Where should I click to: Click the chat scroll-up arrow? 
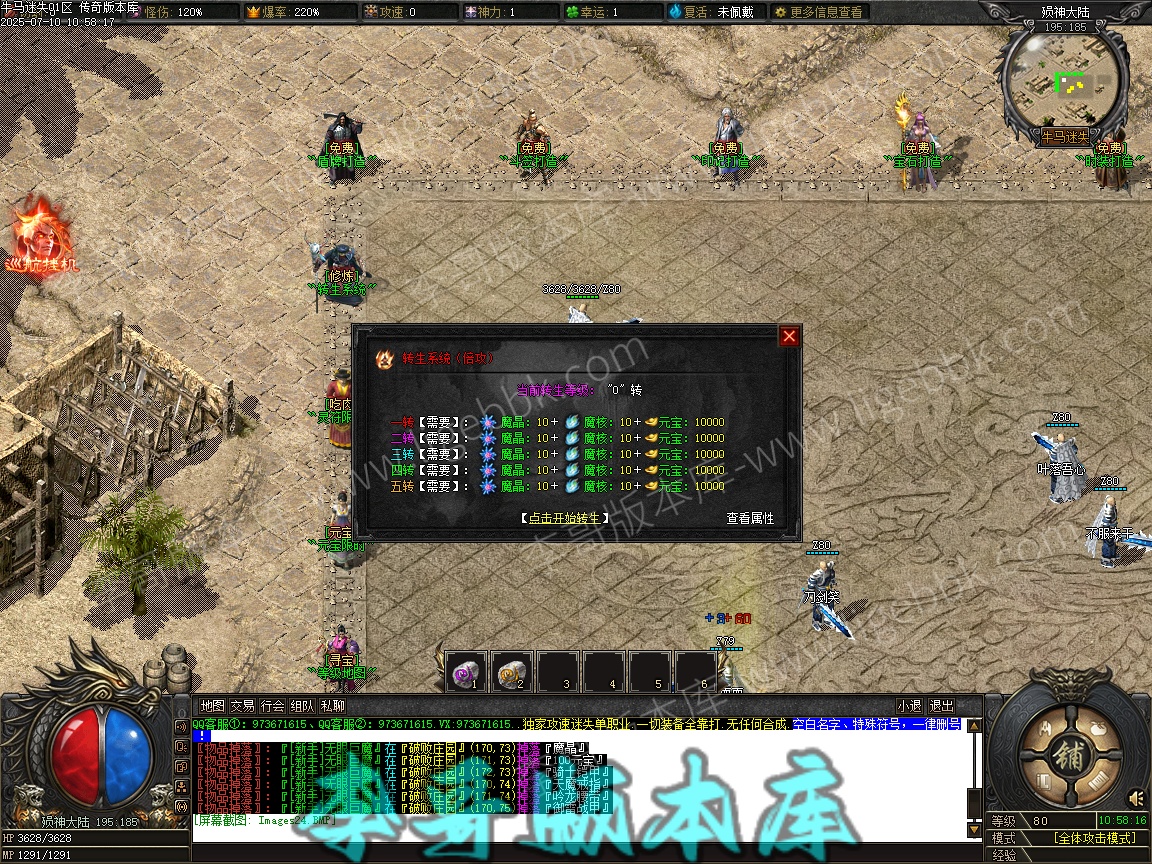(975, 726)
